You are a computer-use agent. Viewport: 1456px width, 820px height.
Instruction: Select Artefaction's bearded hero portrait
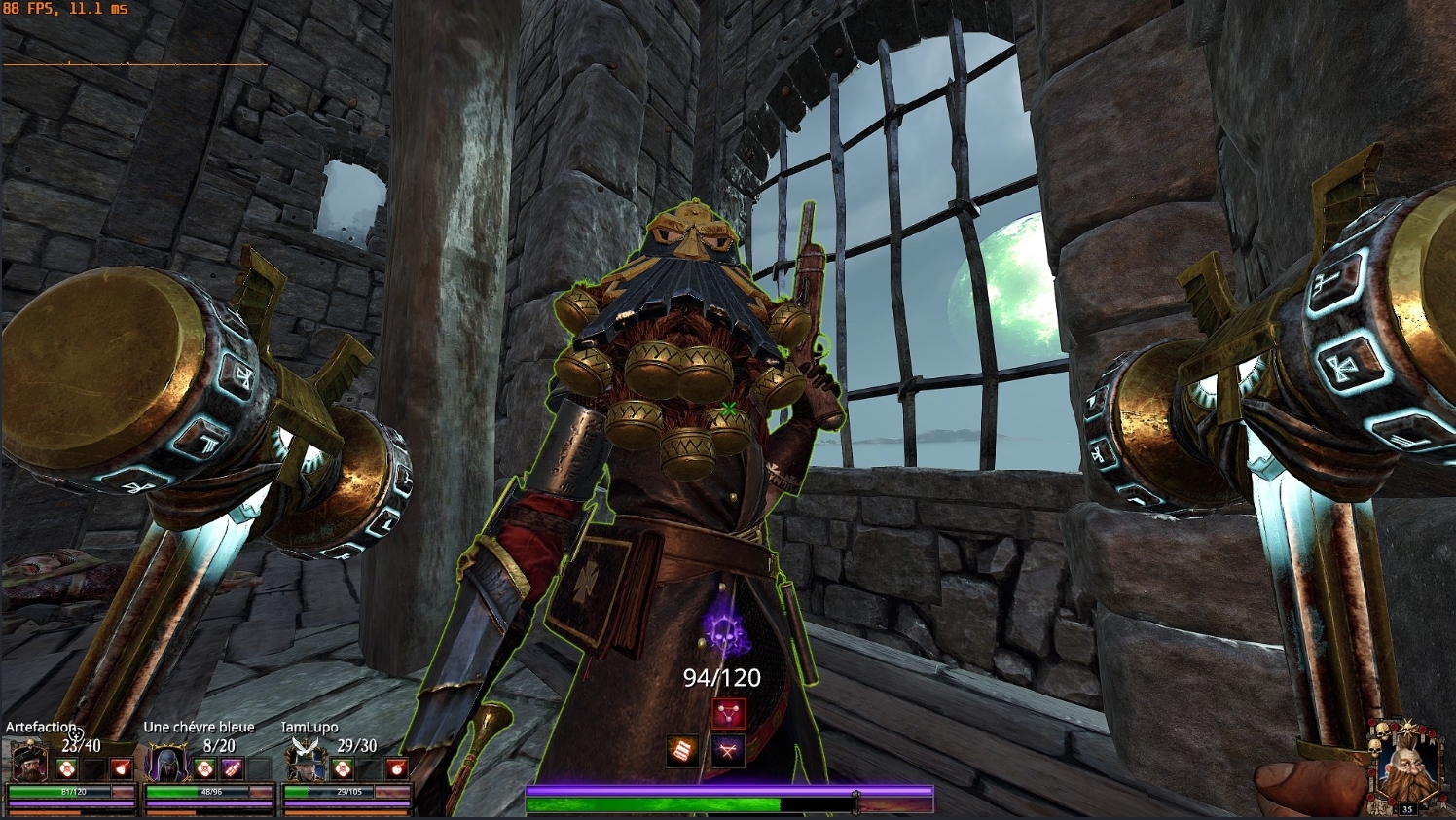tap(28, 764)
